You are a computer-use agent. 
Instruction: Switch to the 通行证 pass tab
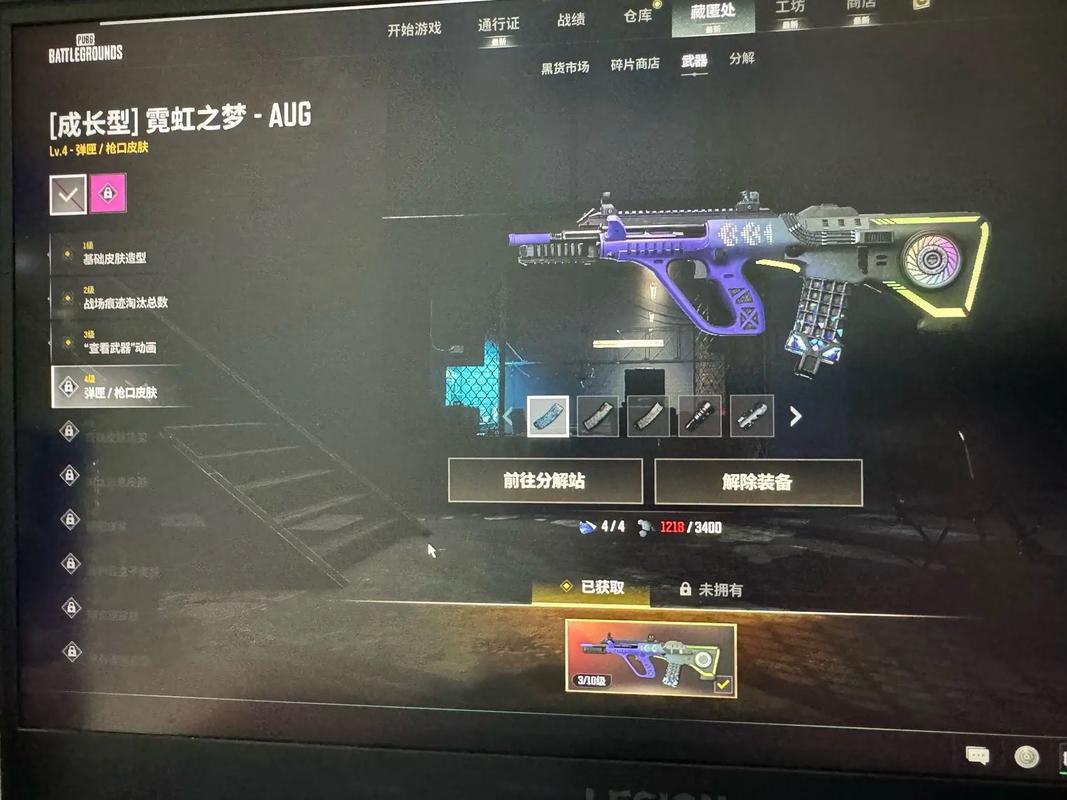coord(498,24)
